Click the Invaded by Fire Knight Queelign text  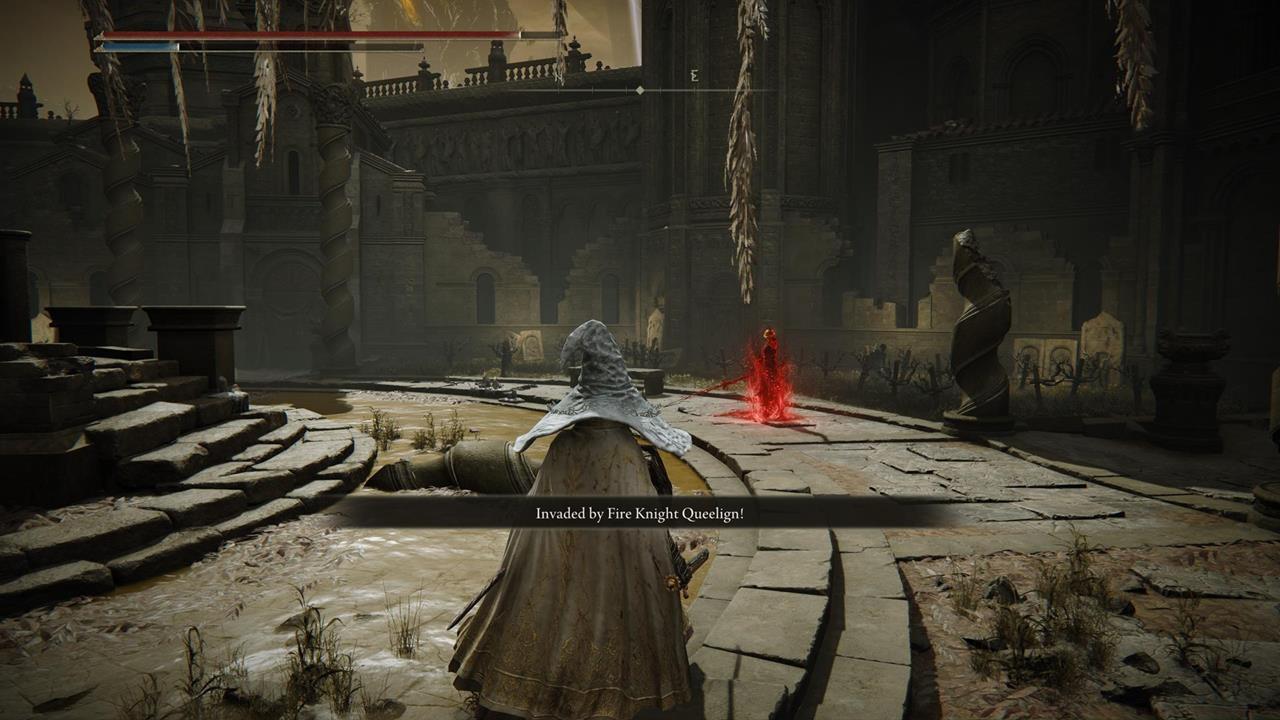[x=640, y=512]
